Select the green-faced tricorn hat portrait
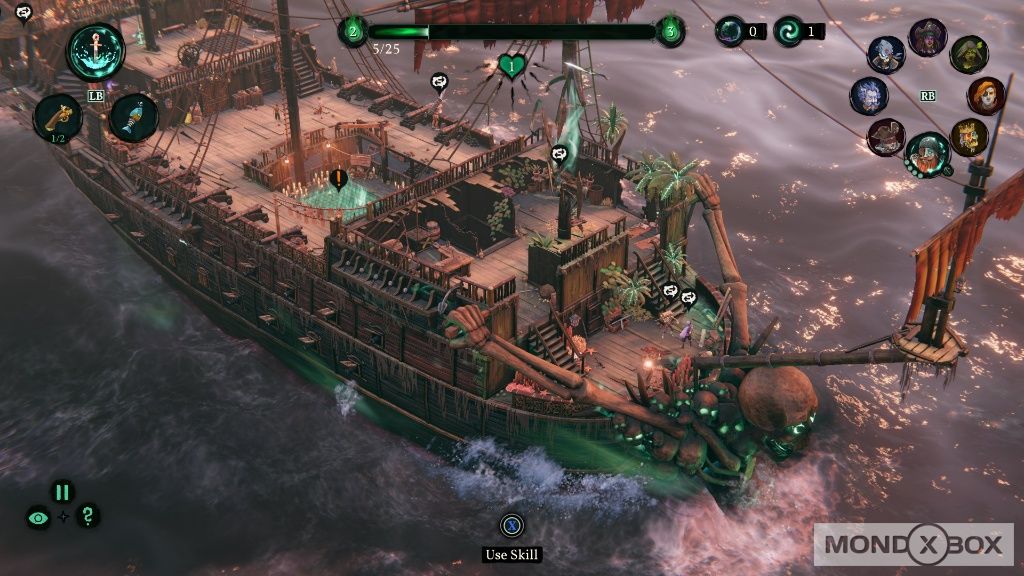 point(968,55)
